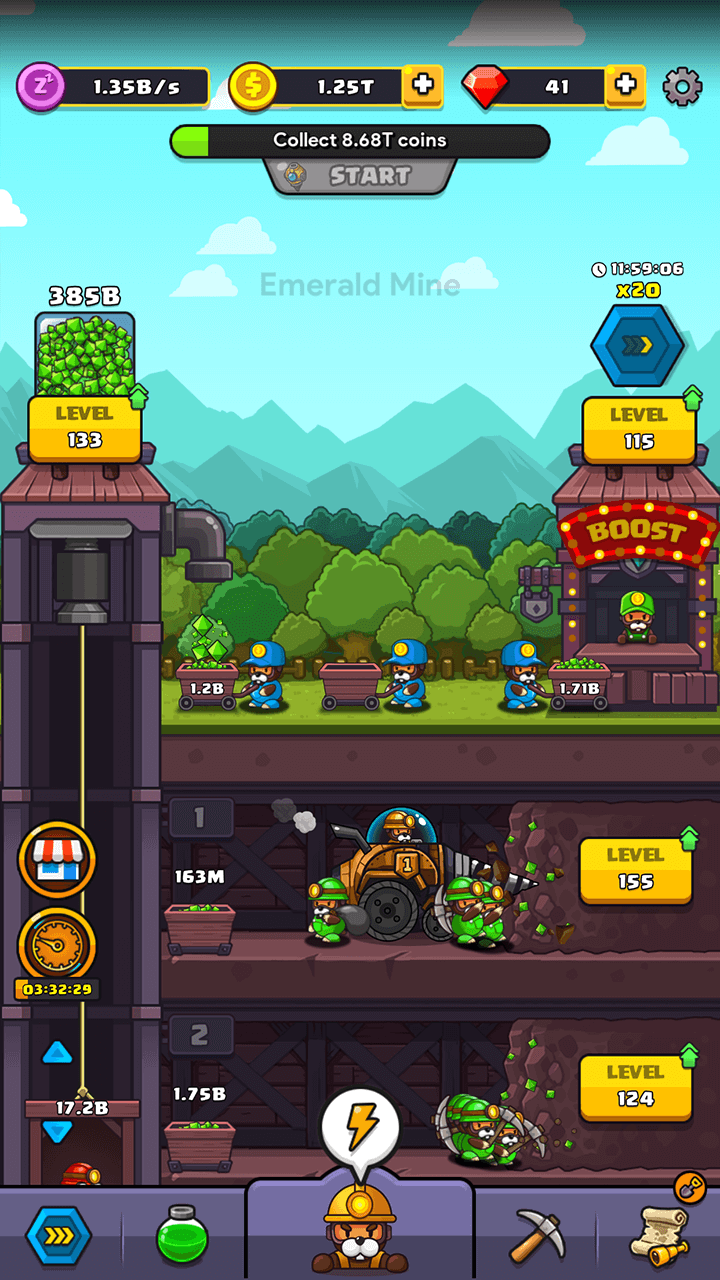
Task: Open the orange clock timer icon
Action: pyautogui.click(x=57, y=943)
